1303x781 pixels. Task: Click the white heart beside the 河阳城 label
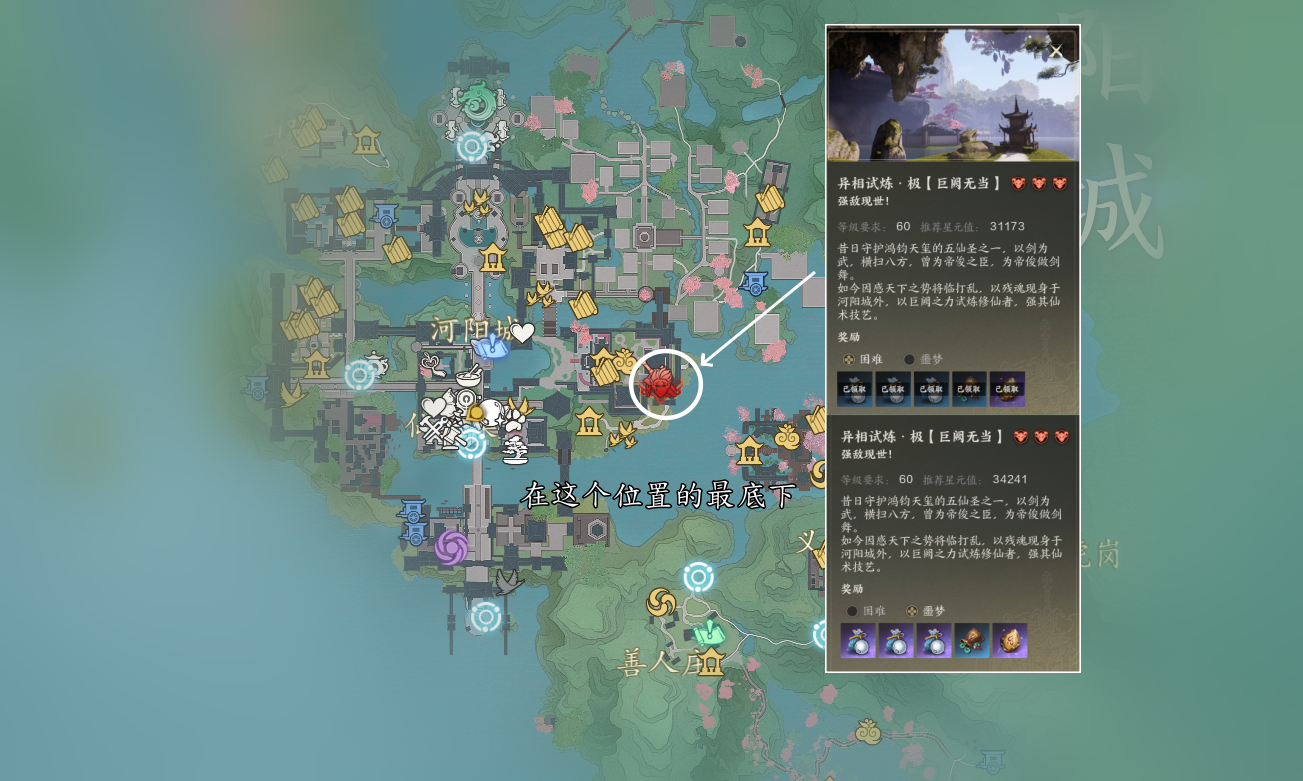(522, 333)
